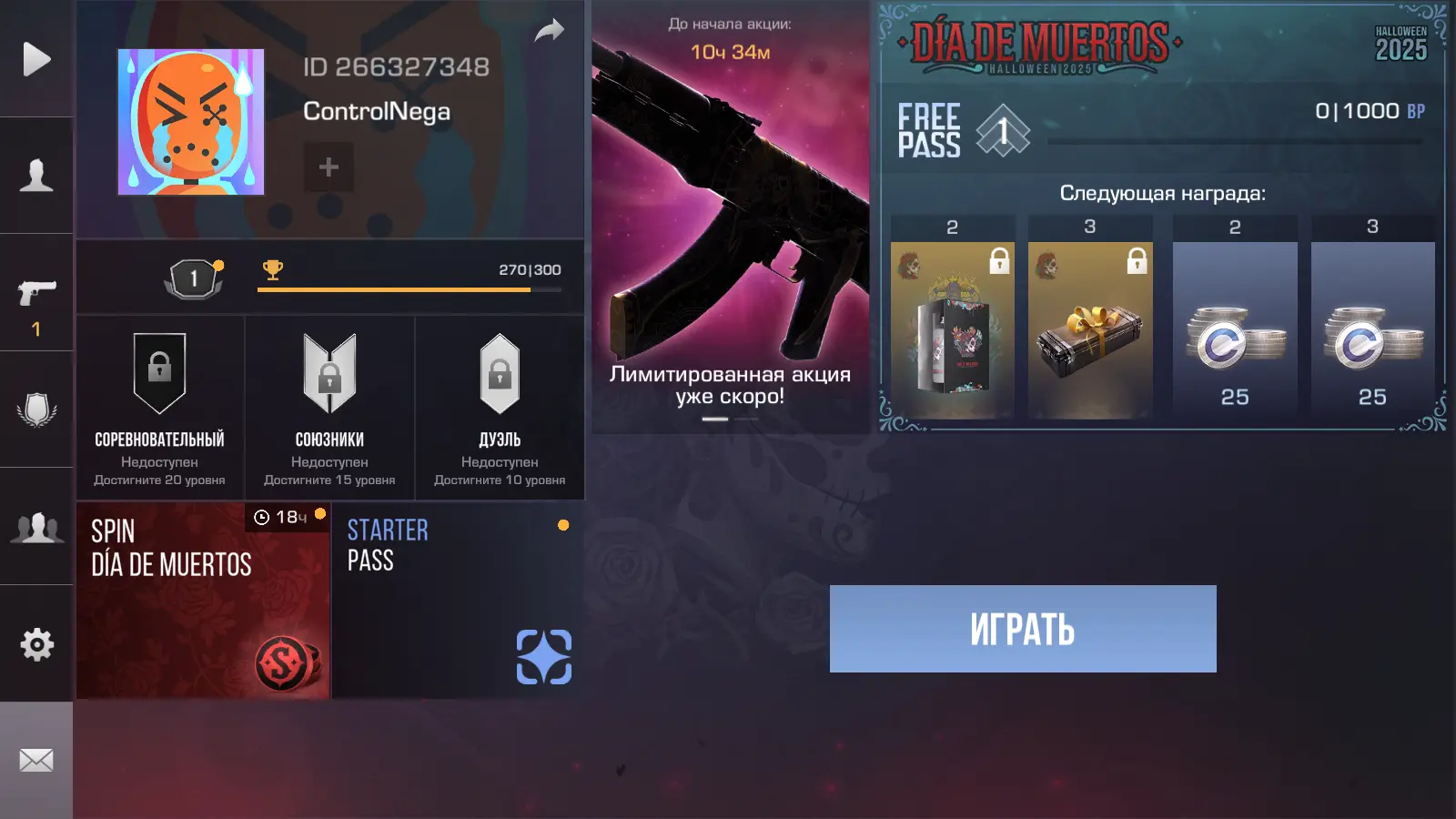
Task: Open the mail envelope inbox
Action: click(x=36, y=760)
